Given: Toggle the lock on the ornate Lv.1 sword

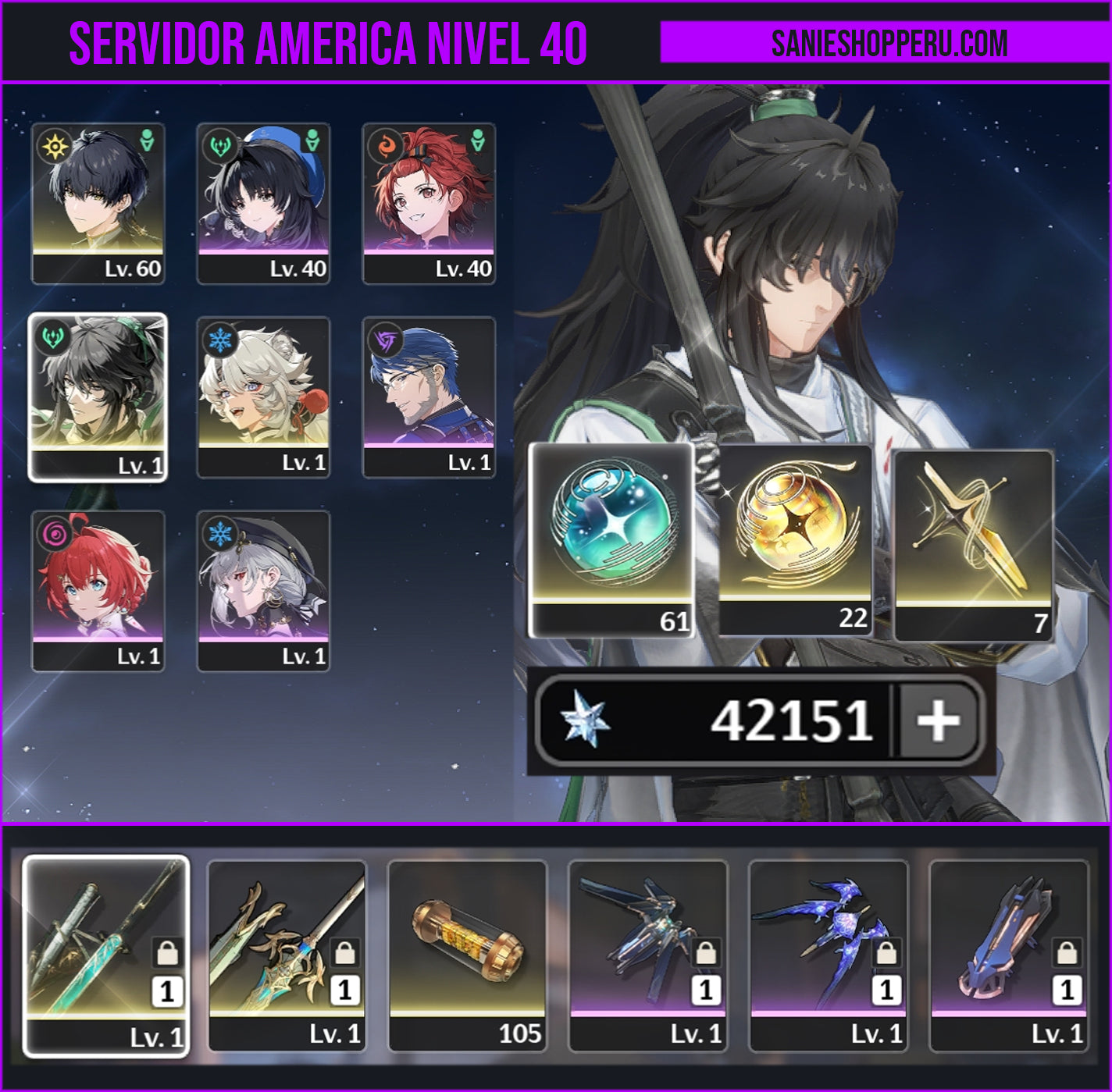Looking at the screenshot, I should point(344,954).
